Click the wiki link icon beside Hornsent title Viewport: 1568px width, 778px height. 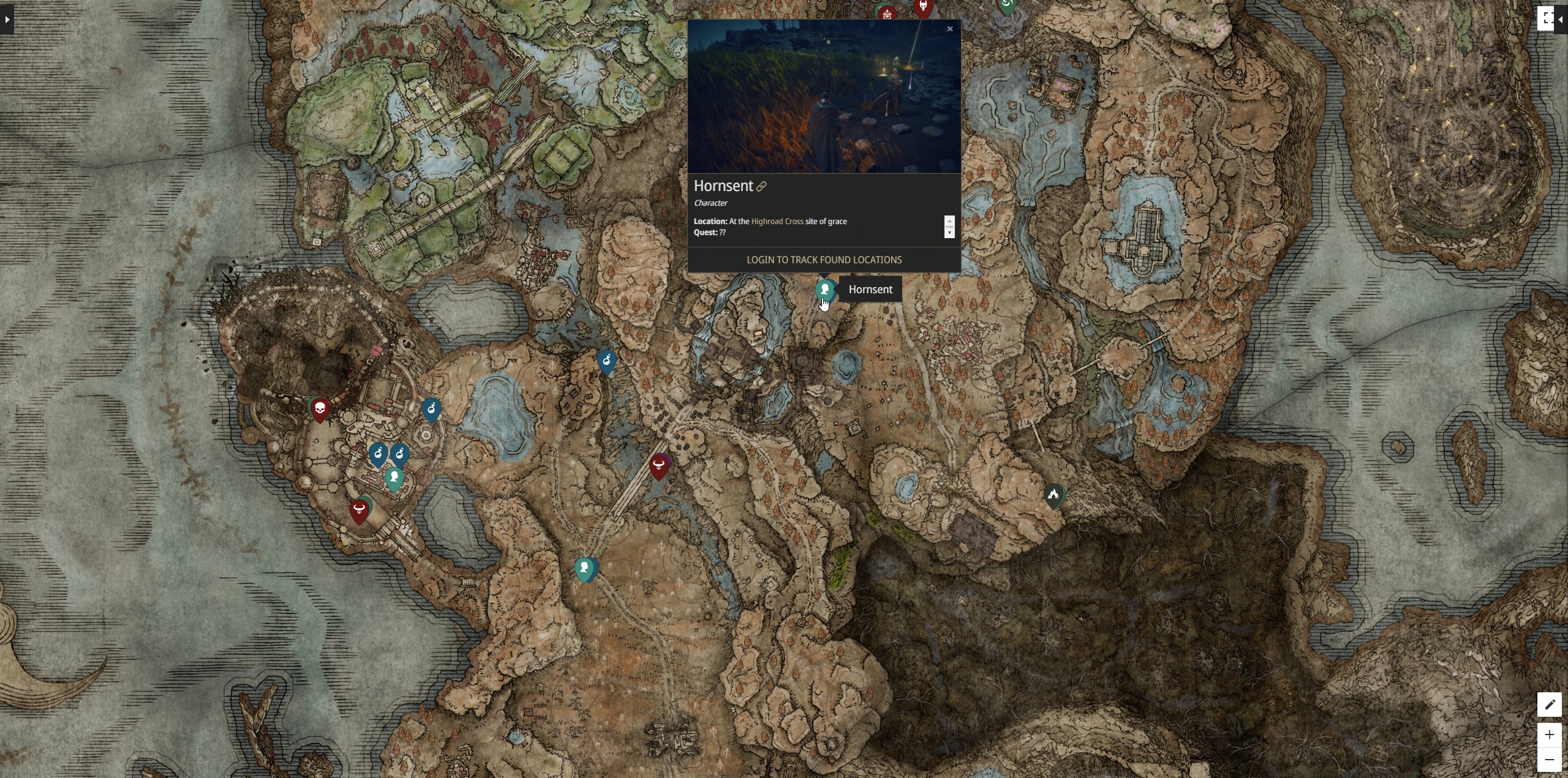[762, 187]
